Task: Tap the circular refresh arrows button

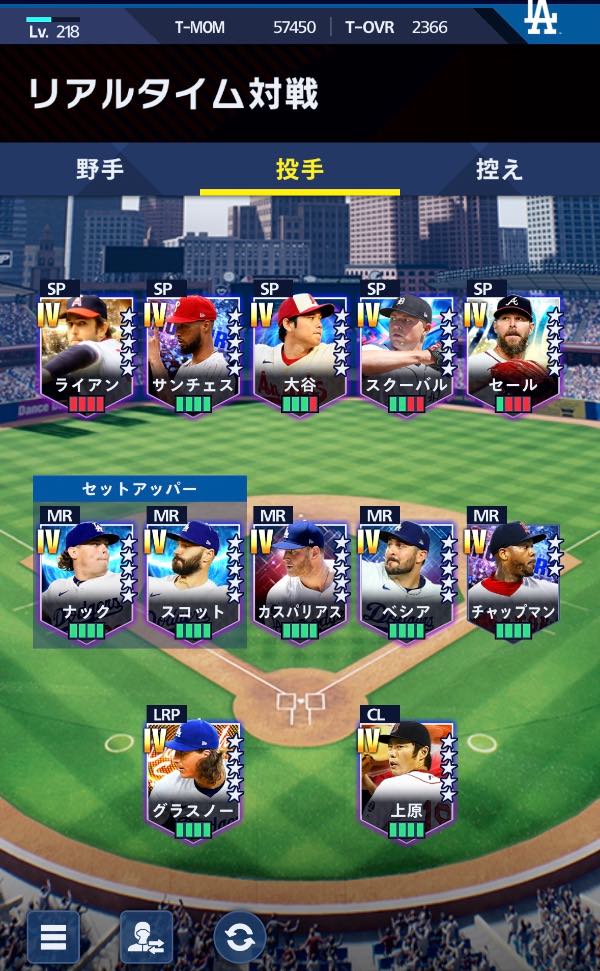Action: (x=240, y=938)
